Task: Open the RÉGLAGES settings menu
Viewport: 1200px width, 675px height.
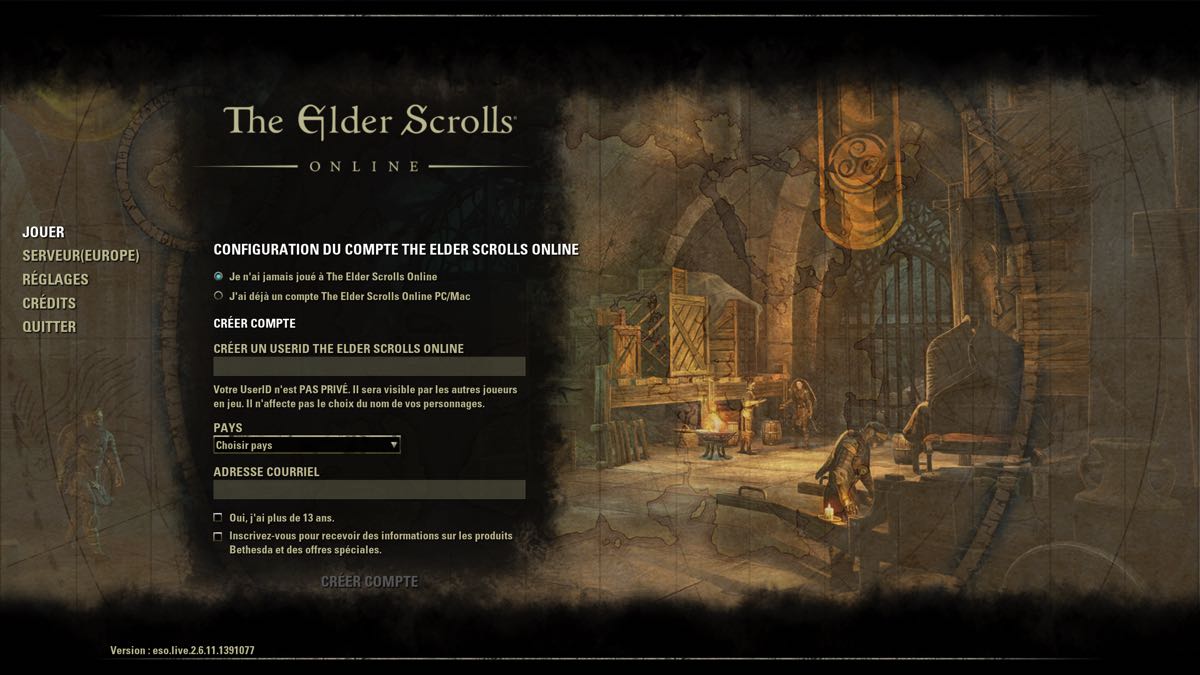Action: tap(55, 279)
